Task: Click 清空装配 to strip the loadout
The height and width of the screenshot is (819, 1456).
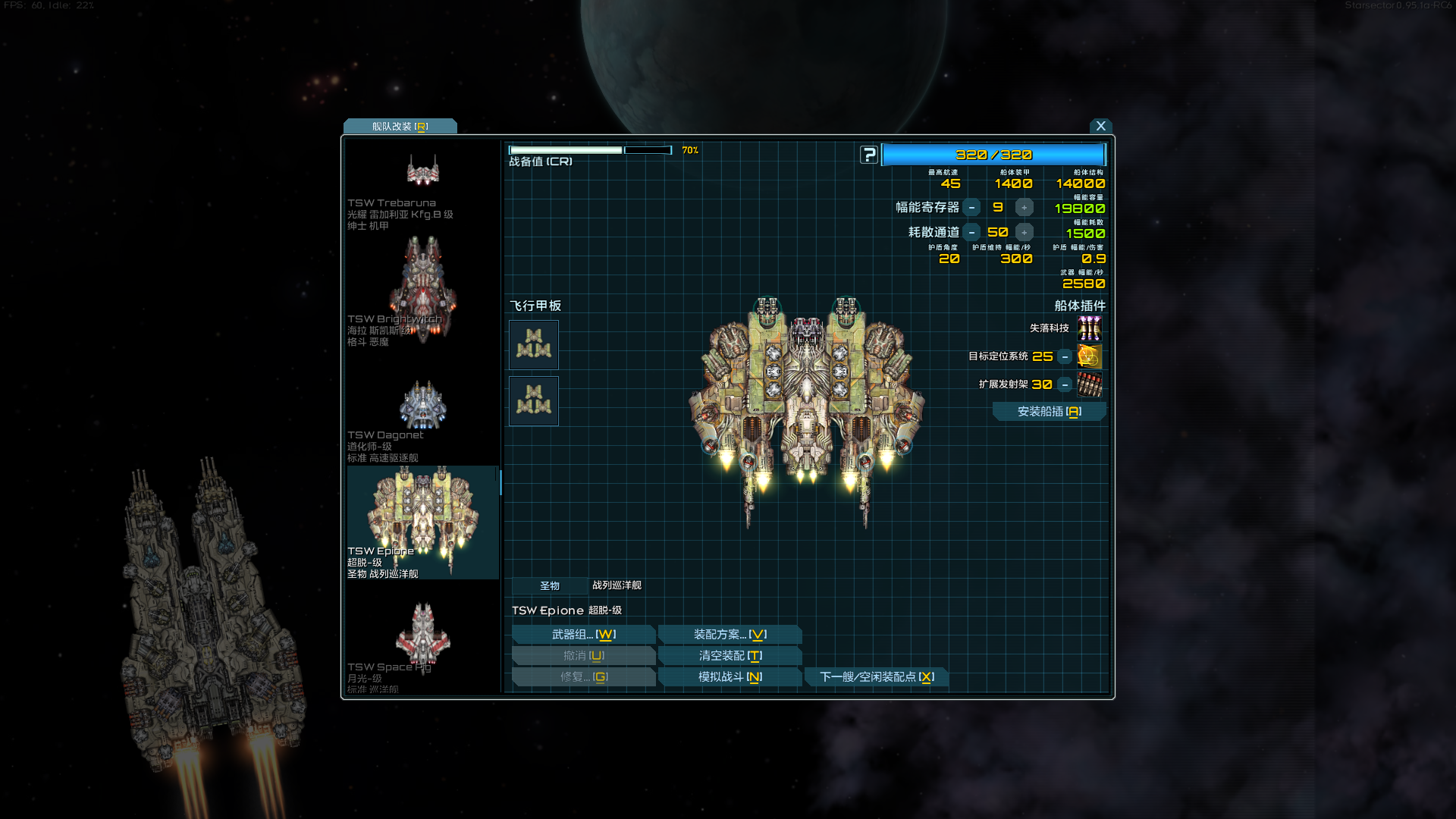Action: [730, 655]
